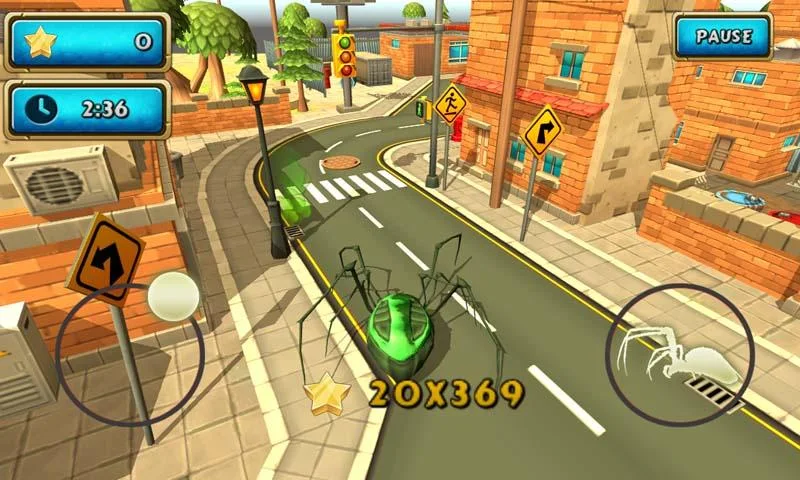Pause the game with the PAUSE button
The width and height of the screenshot is (800, 480).
[x=723, y=37]
